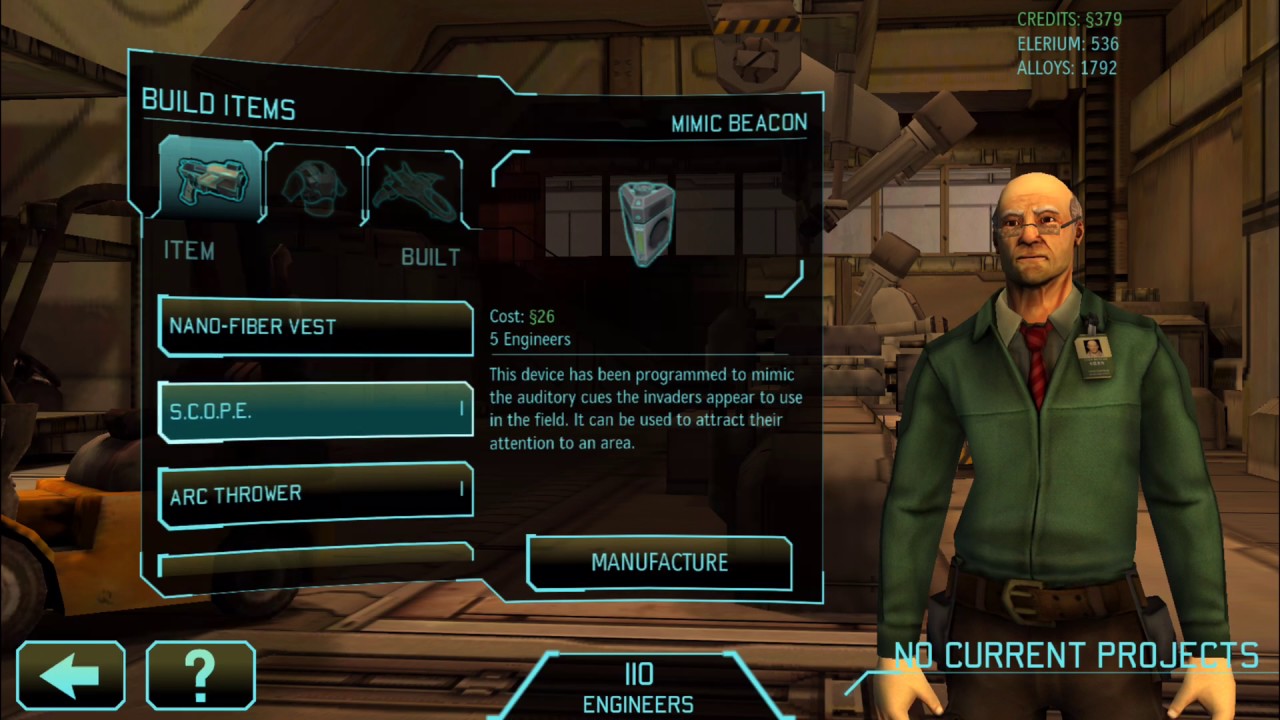
Task: Select the Arc Thrower entry
Action: (x=315, y=493)
